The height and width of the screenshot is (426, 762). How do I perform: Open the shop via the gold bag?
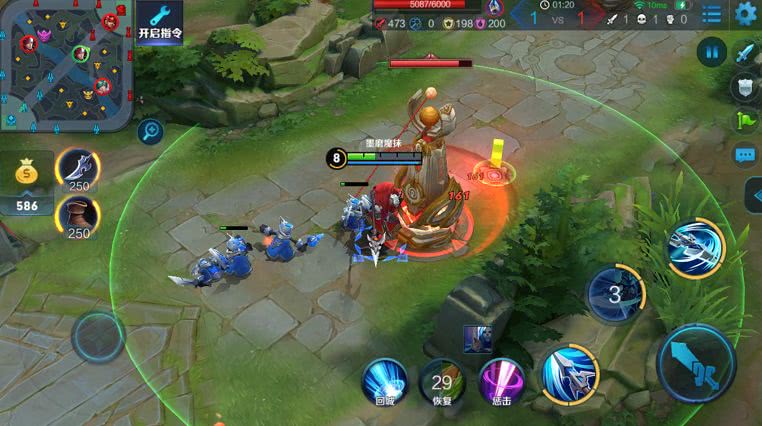tap(27, 174)
